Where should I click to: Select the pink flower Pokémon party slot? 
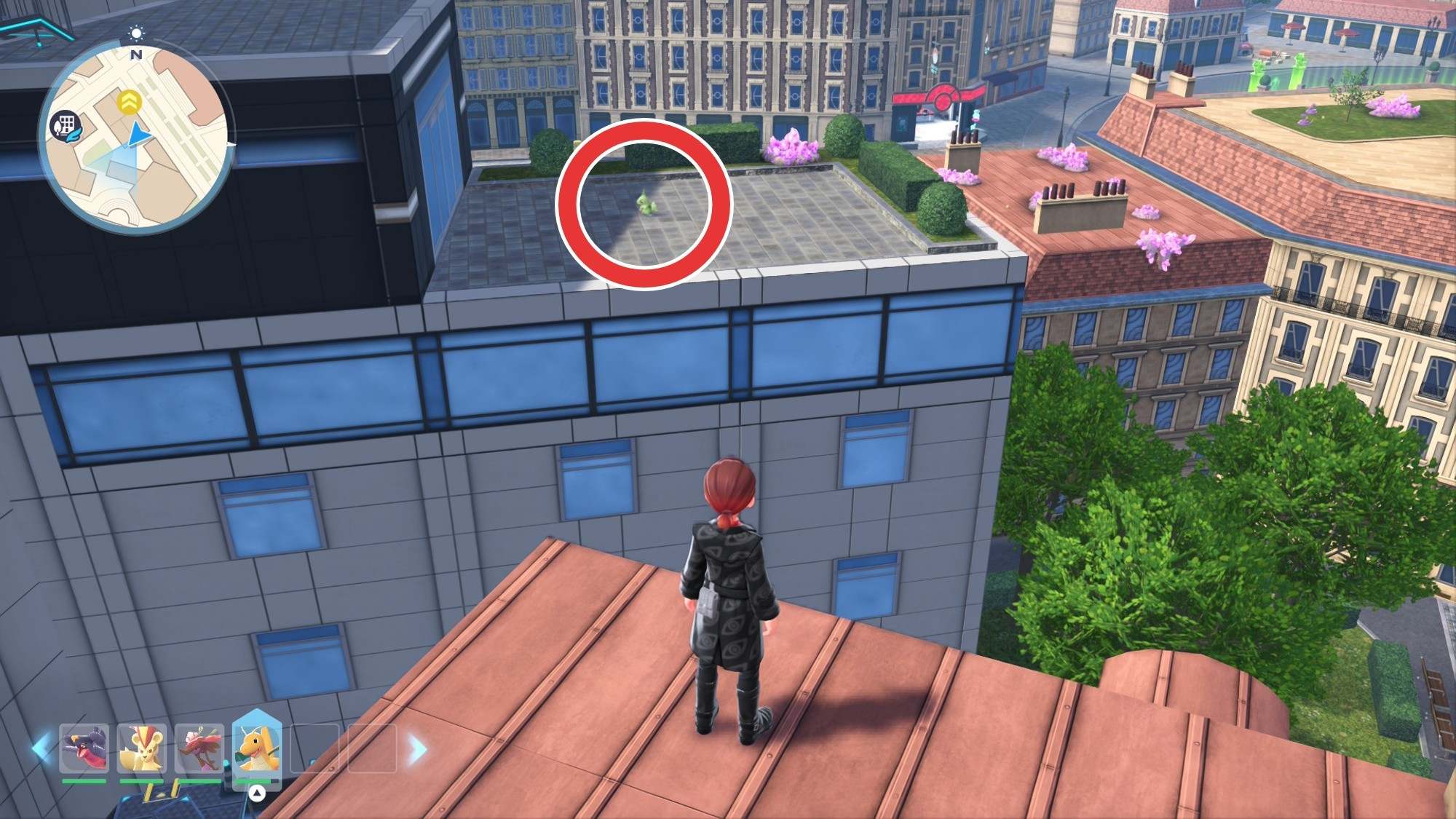(x=199, y=748)
